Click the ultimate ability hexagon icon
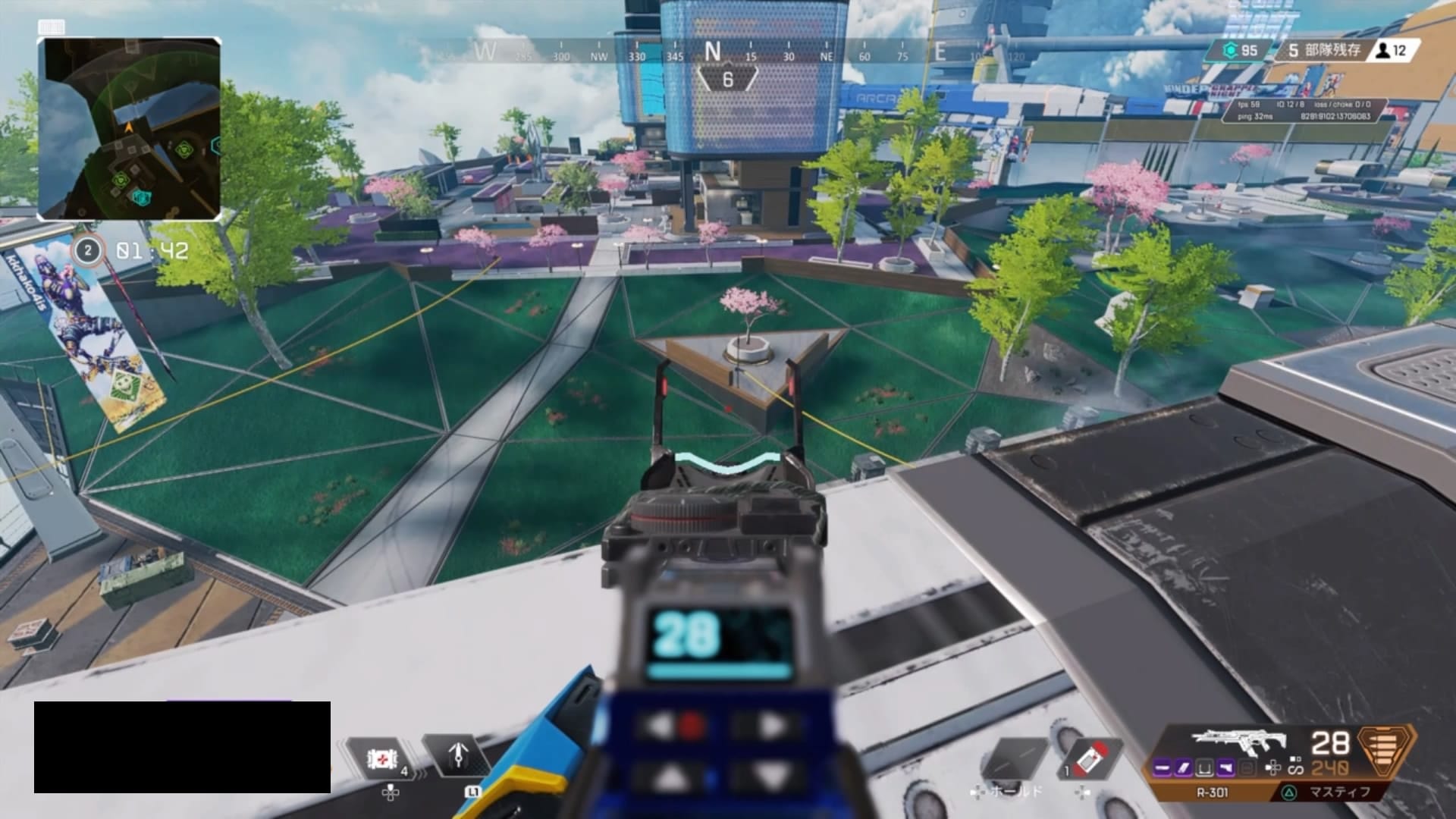This screenshot has width=1456, height=819. point(1387,752)
